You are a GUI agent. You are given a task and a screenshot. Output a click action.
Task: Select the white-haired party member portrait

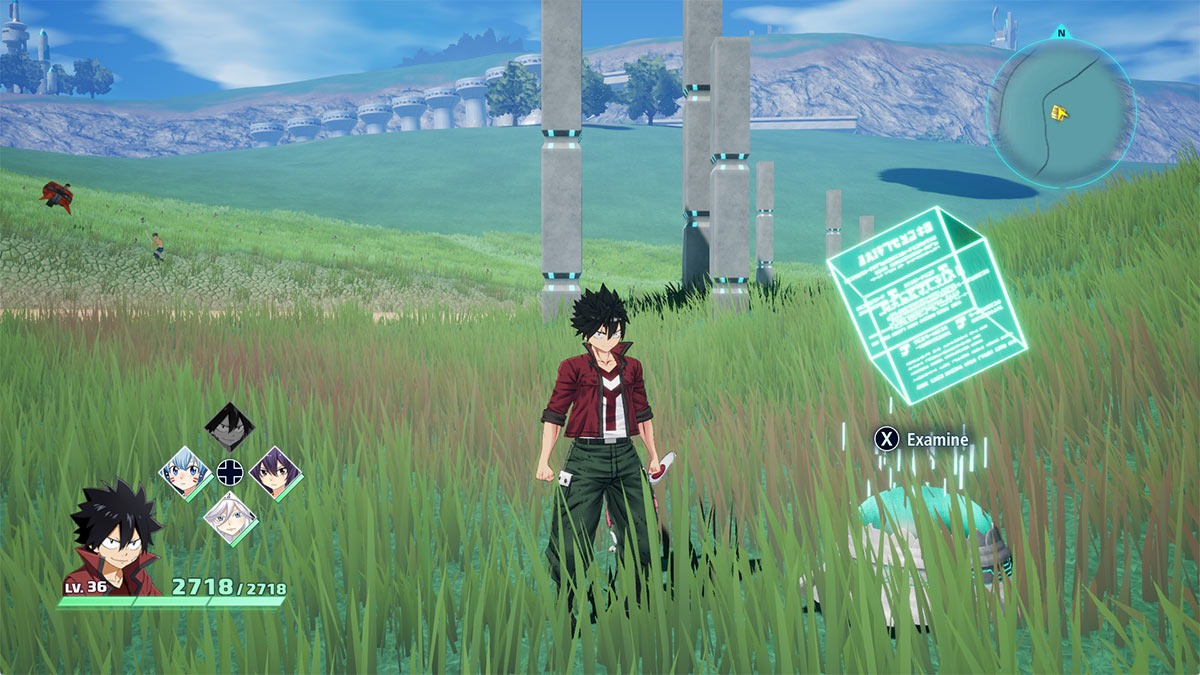coord(230,517)
